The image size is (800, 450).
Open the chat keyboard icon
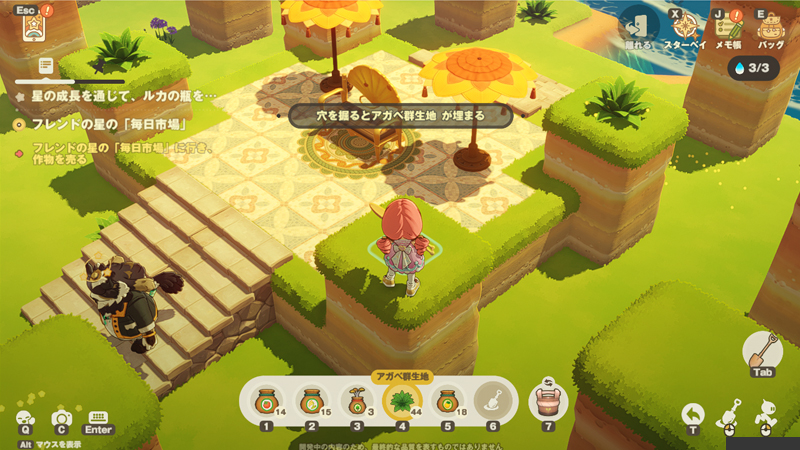pos(98,419)
